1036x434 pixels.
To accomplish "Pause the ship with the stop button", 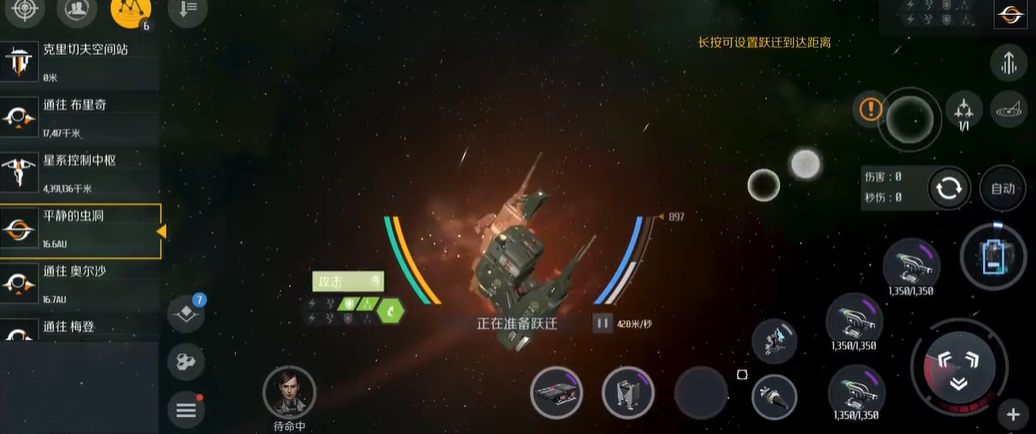I will click(x=602, y=323).
